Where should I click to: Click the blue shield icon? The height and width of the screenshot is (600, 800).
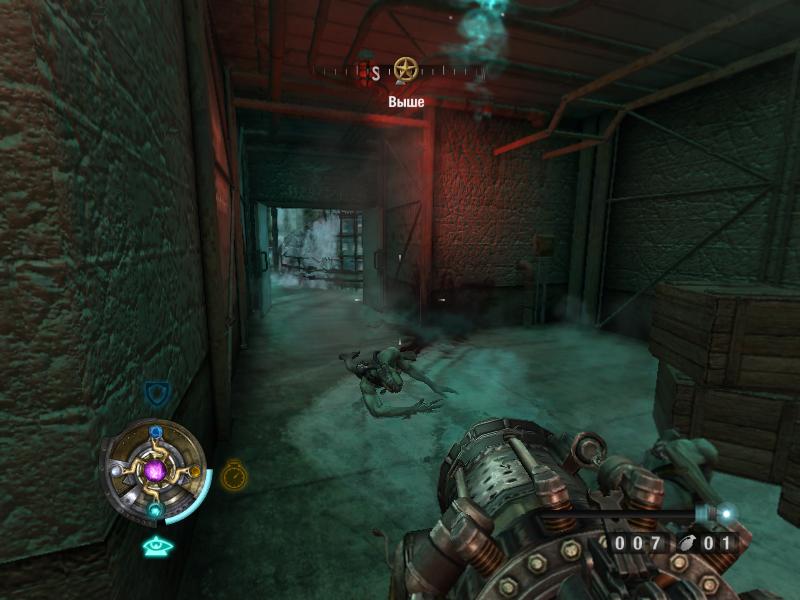[155, 392]
